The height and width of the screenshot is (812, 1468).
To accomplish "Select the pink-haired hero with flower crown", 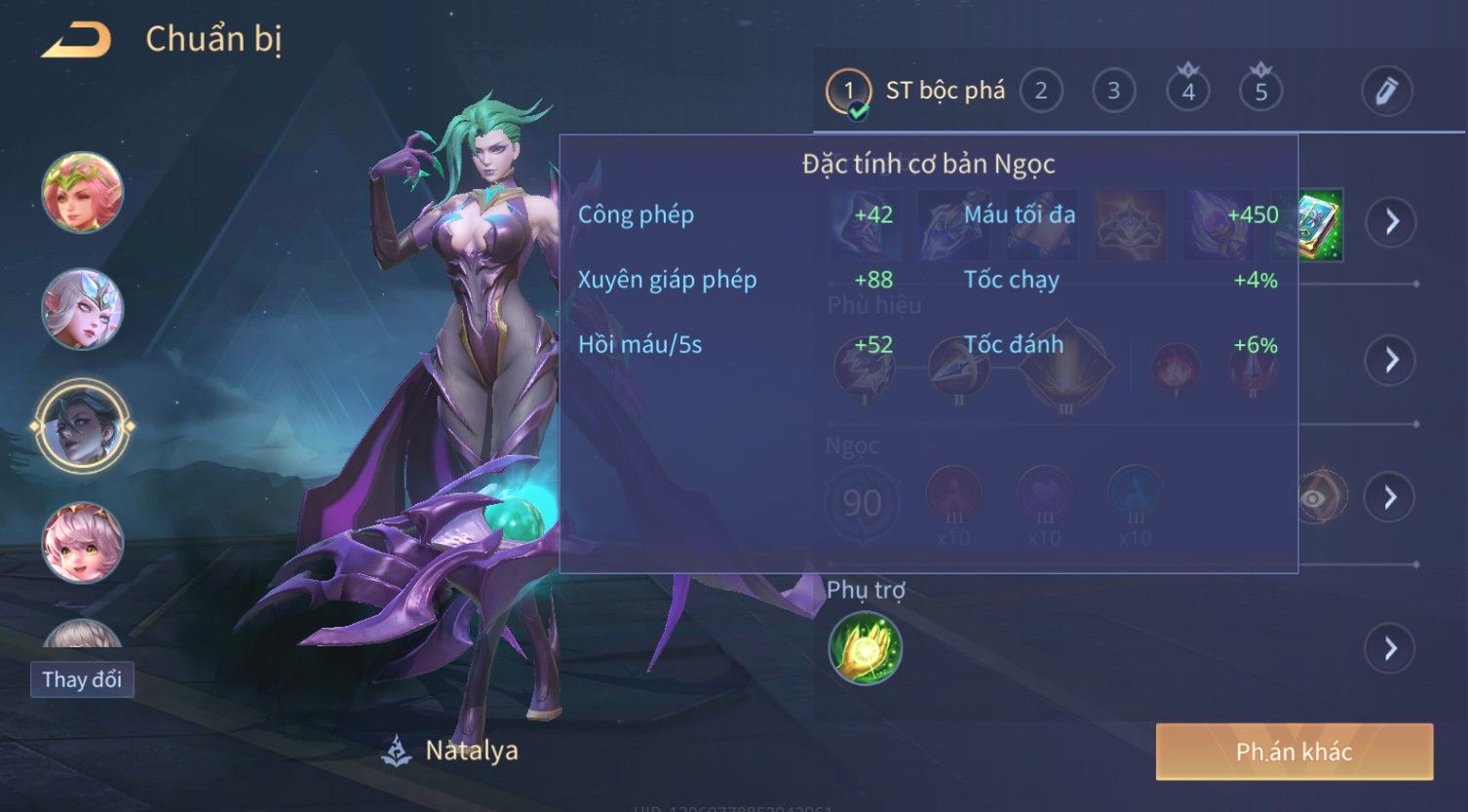I will [x=83, y=192].
